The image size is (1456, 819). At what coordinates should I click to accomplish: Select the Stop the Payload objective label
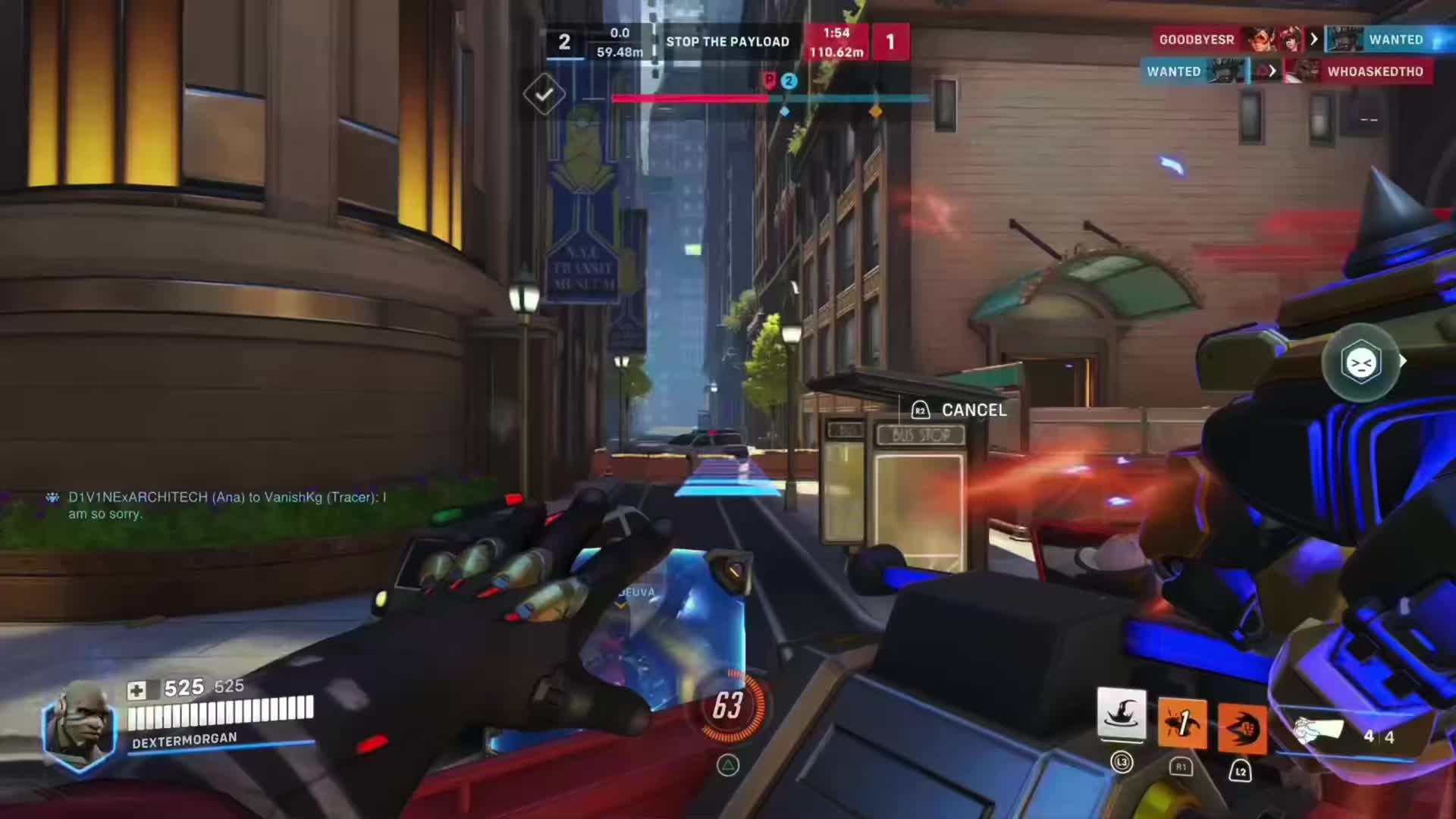point(727,42)
